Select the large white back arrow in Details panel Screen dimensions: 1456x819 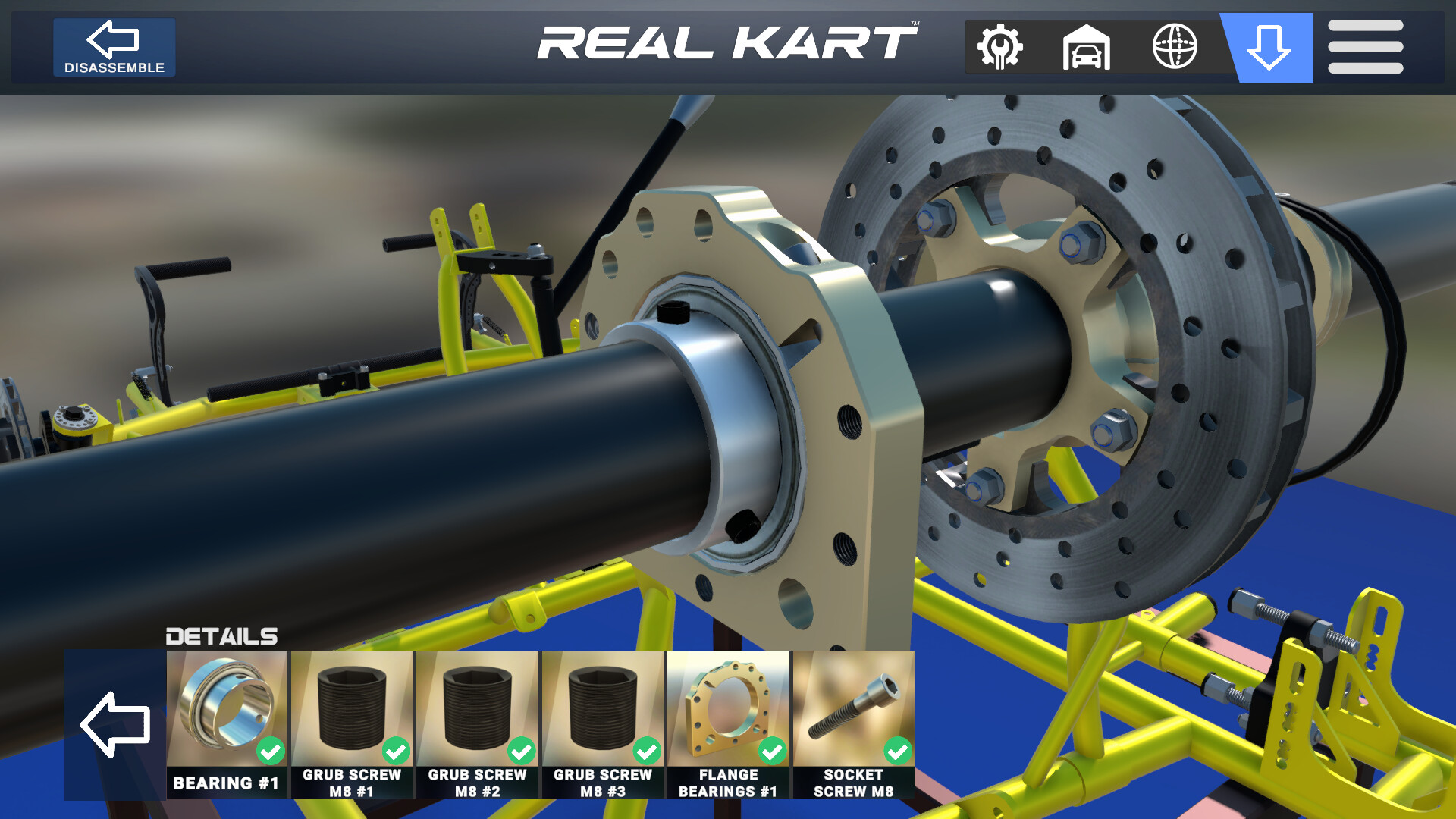(x=115, y=726)
